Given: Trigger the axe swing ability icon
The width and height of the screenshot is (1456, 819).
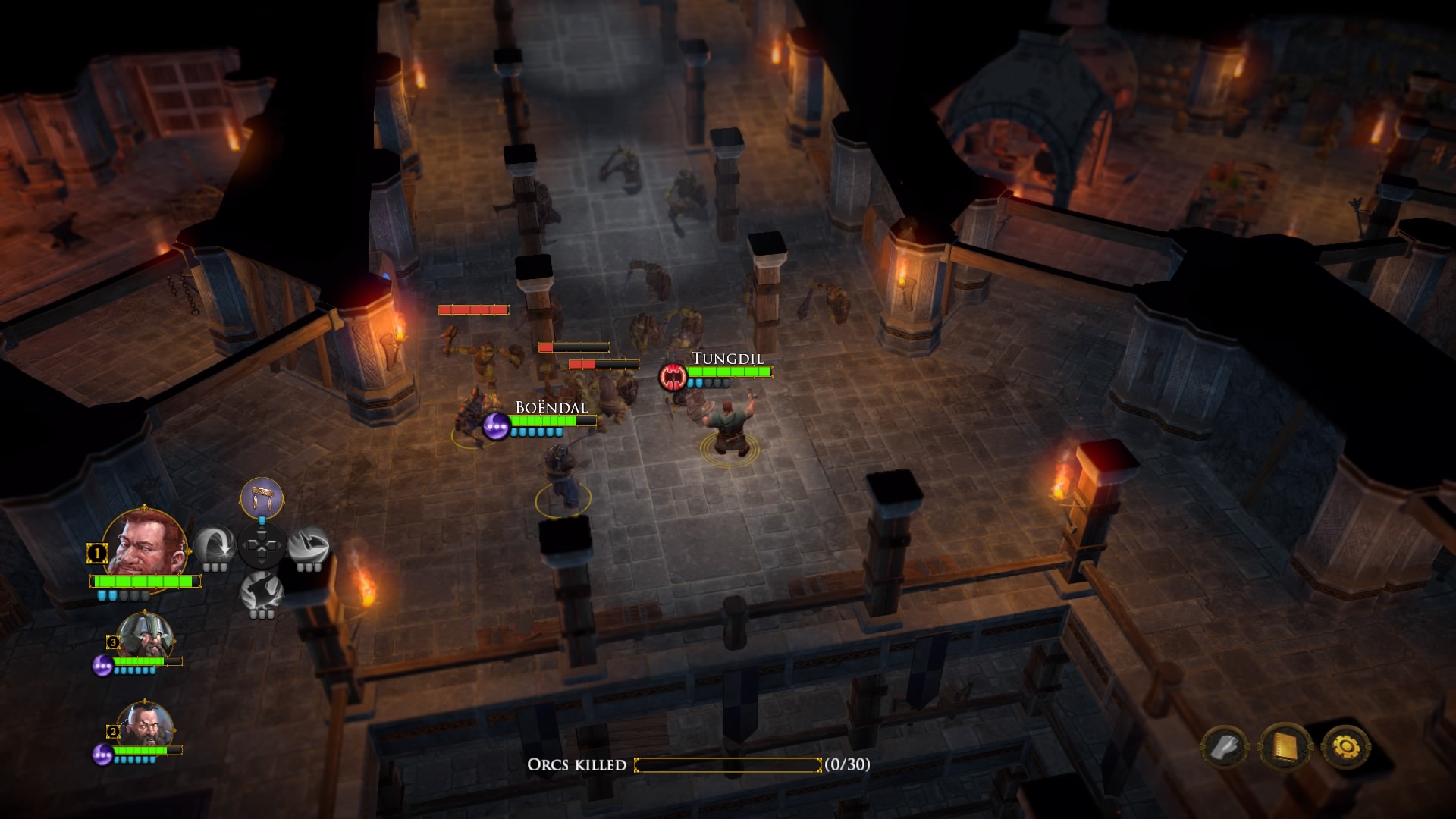Looking at the screenshot, I should [309, 546].
